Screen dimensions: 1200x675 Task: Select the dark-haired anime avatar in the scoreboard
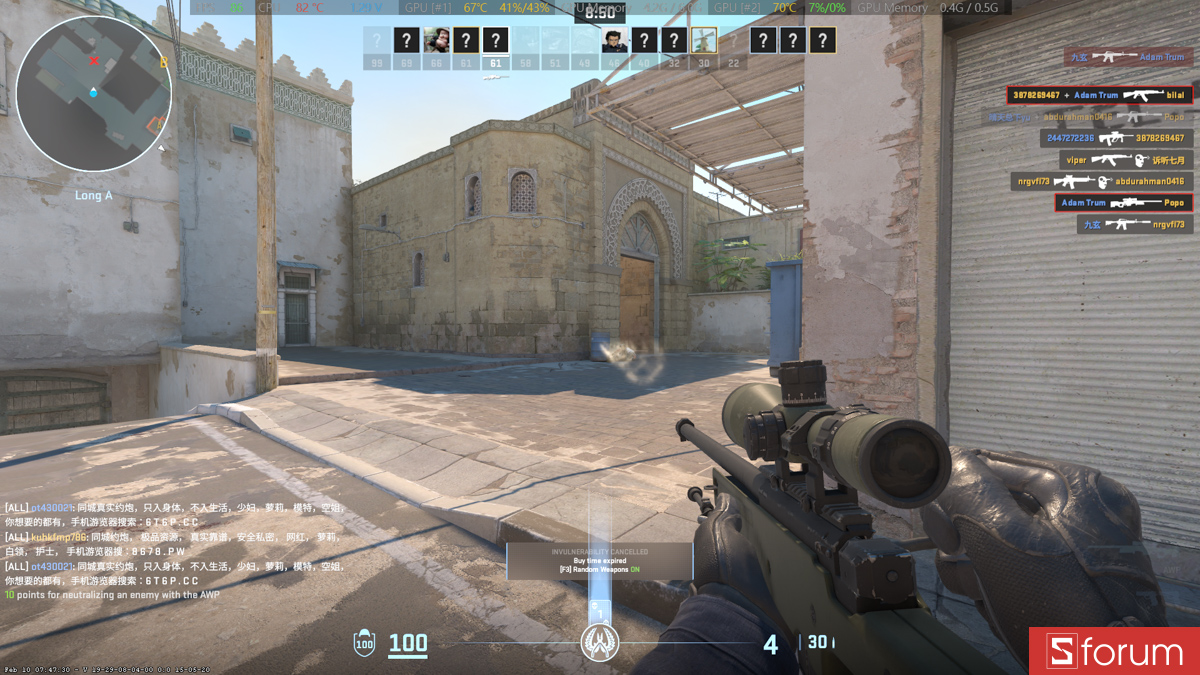point(615,41)
